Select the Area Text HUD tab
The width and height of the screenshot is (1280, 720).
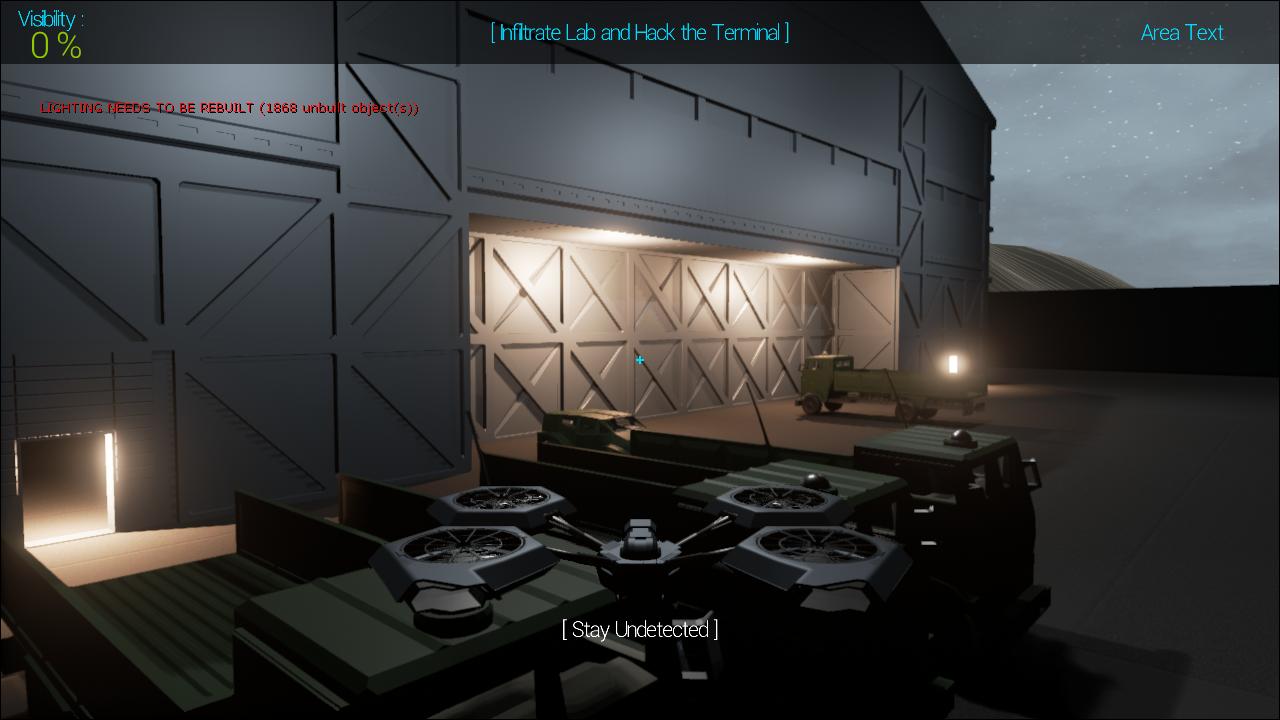(x=1181, y=33)
